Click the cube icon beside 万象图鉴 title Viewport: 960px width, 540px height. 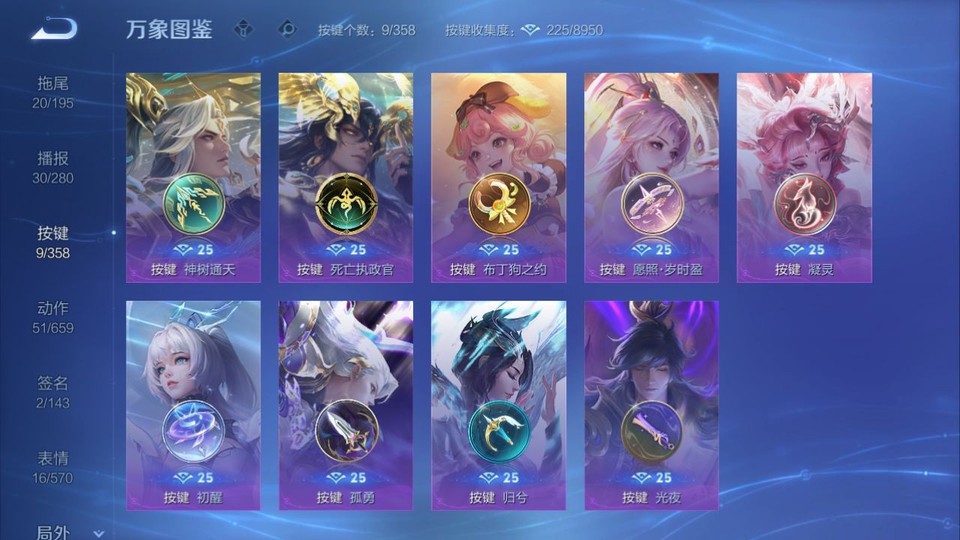pyautogui.click(x=243, y=30)
